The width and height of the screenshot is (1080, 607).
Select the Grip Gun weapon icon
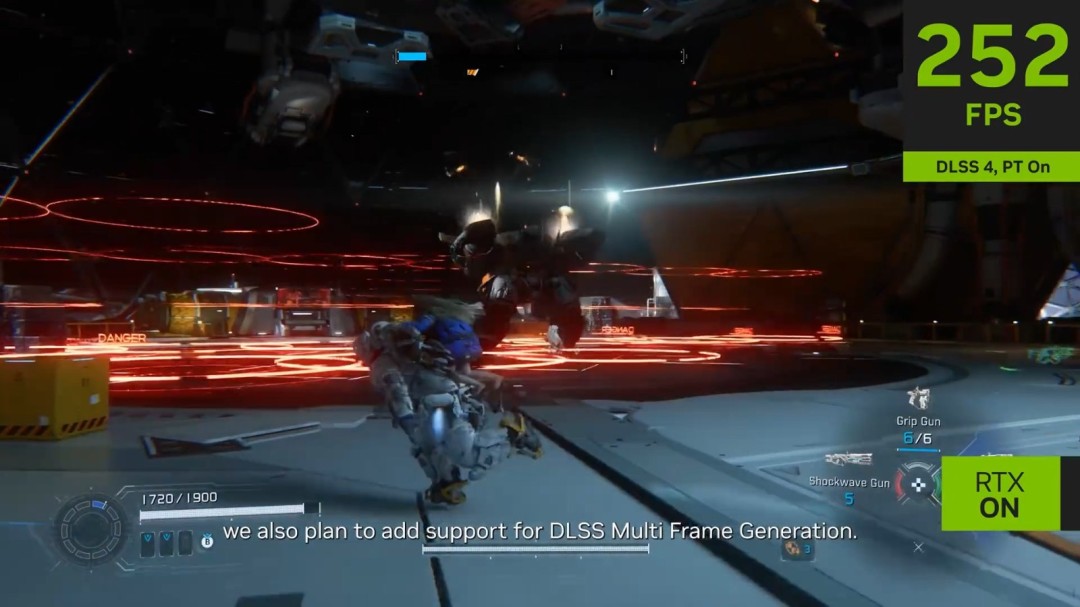coord(918,399)
